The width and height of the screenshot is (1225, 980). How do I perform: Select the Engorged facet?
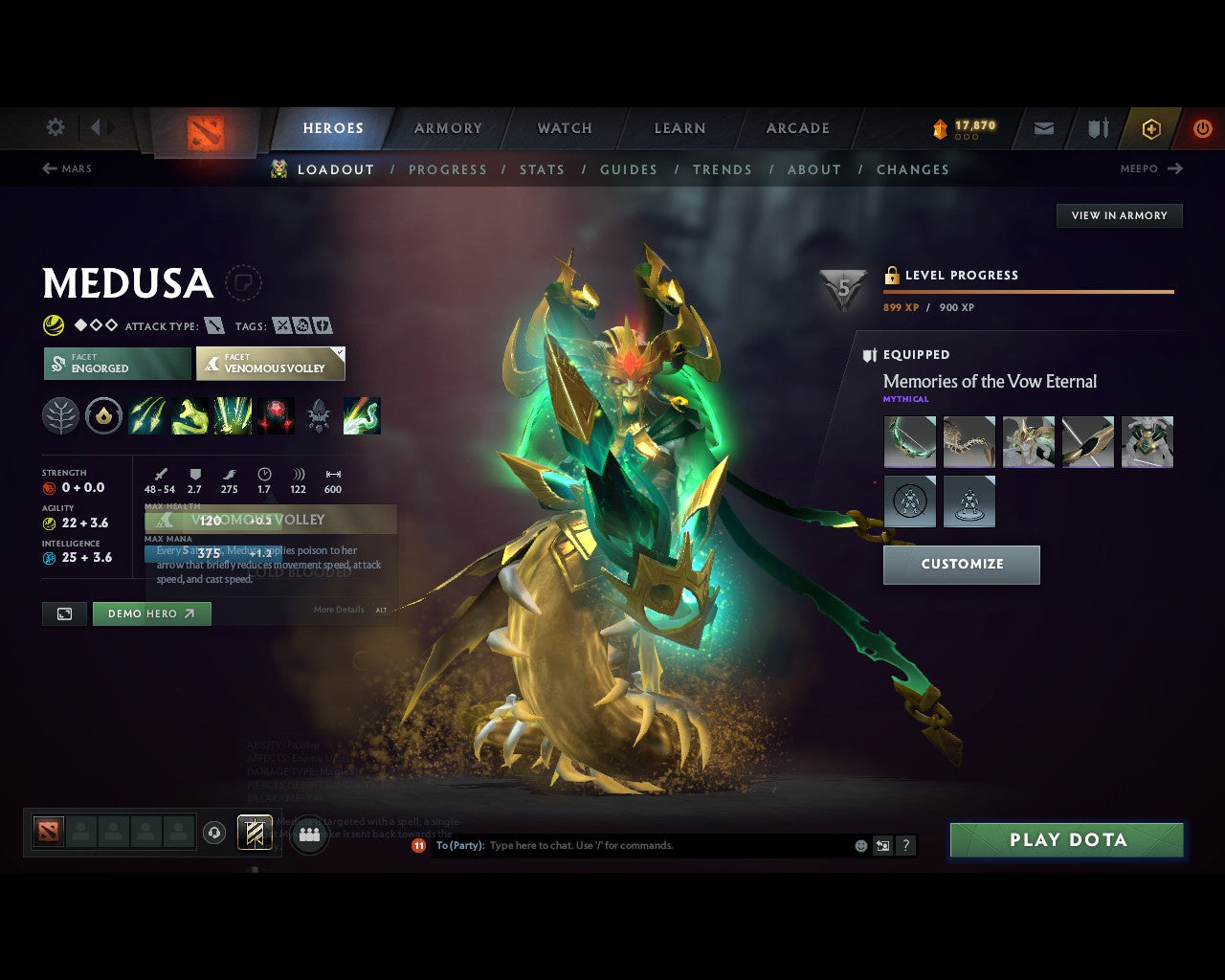click(x=116, y=364)
